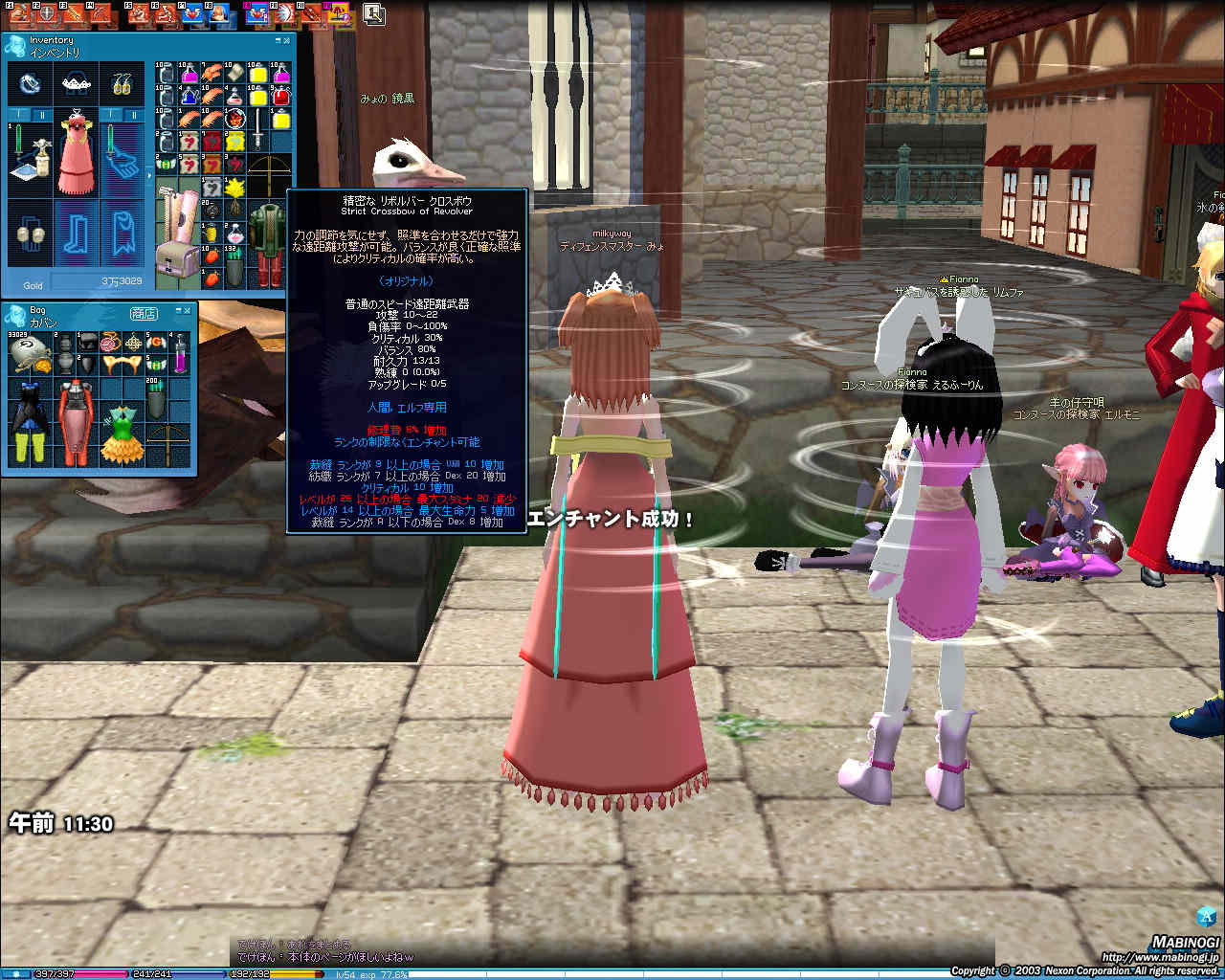Expand the Inventory side arrow
Screen dimensions: 1225x980
(148, 177)
